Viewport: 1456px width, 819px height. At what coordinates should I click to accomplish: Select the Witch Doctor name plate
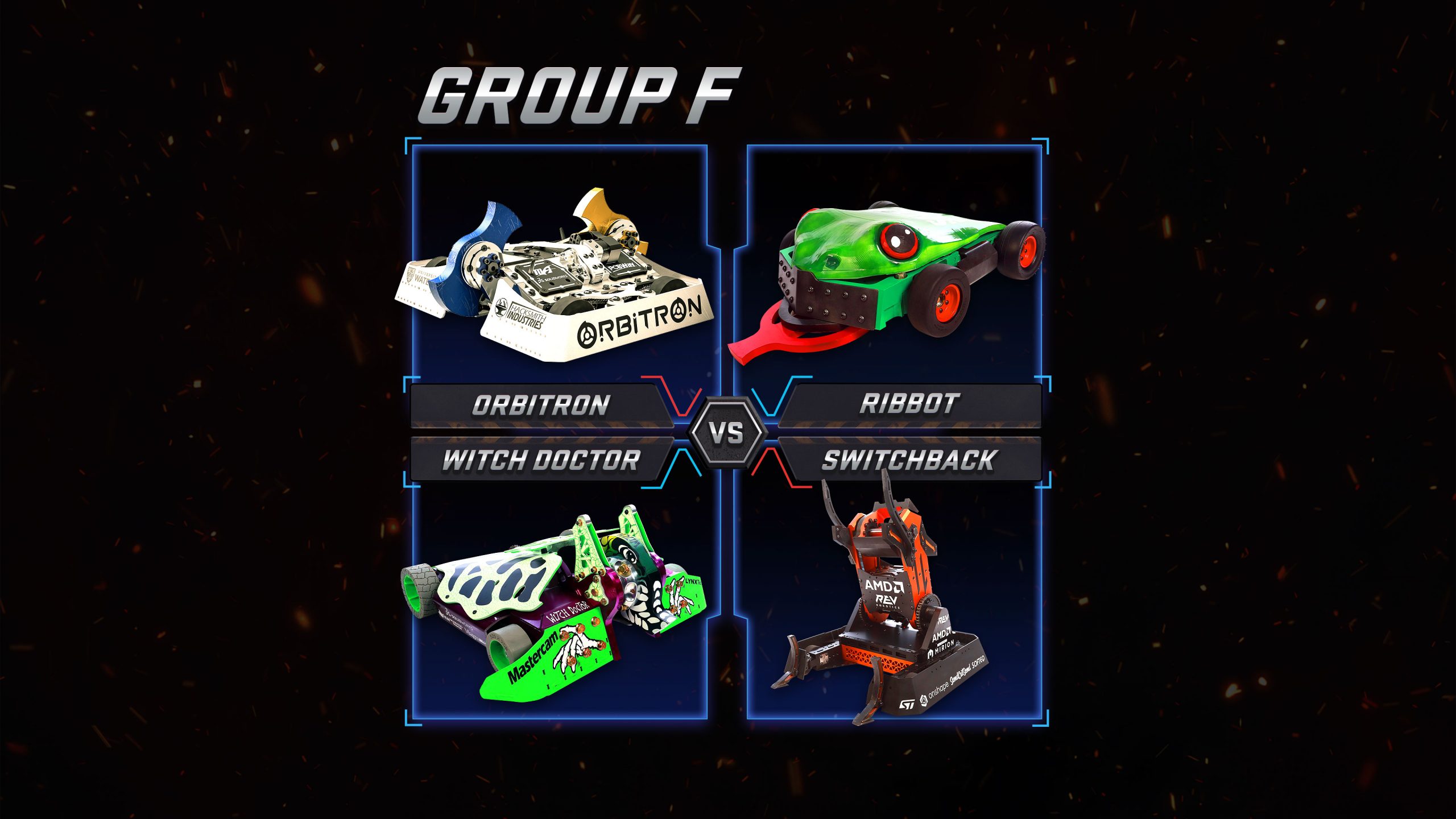coord(540,460)
